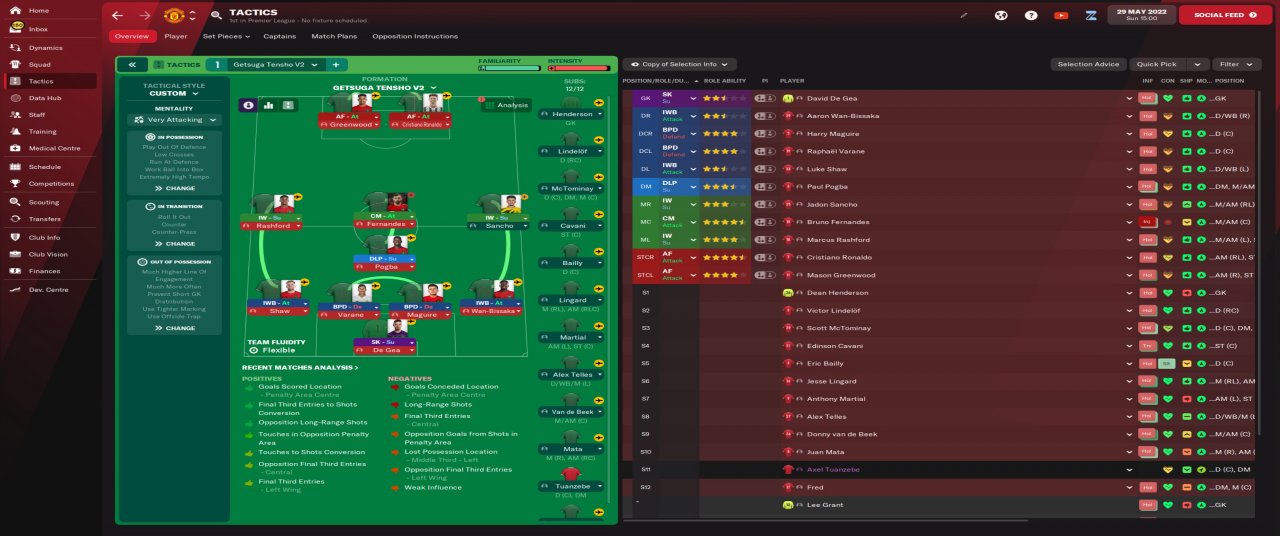The width and height of the screenshot is (1280, 536).
Task: Show the Opposition Instructions tab
Action: coord(414,36)
